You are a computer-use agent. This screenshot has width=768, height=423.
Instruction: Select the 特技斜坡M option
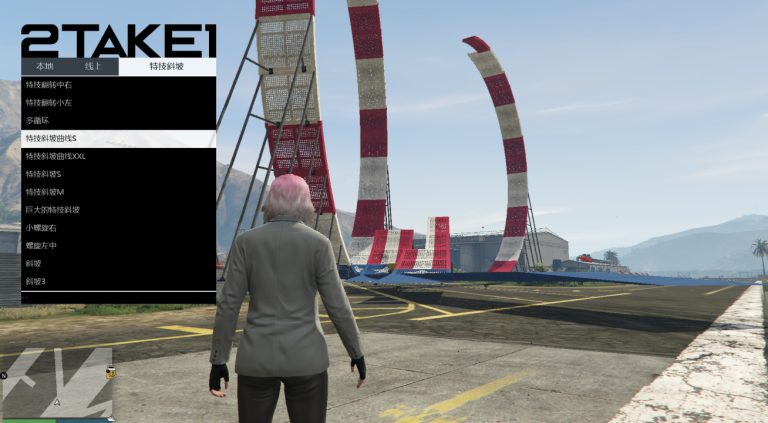point(118,192)
